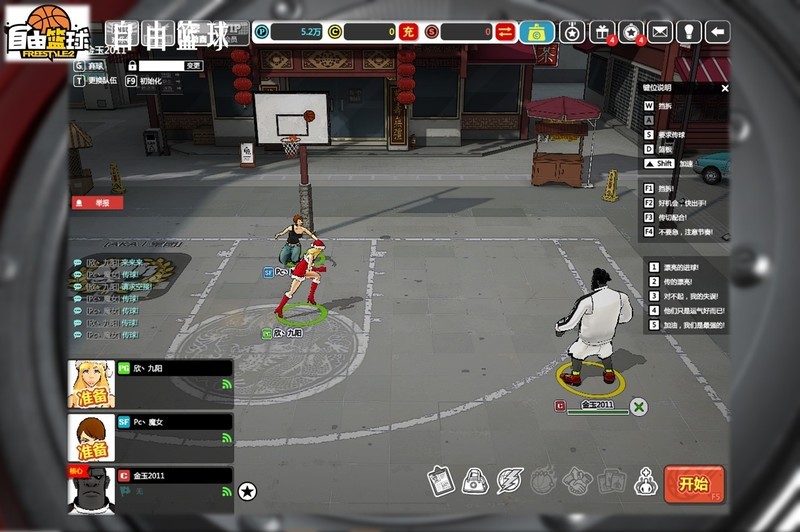The width and height of the screenshot is (800, 532).
Task: Close the key guide panel
Action: 725,88
